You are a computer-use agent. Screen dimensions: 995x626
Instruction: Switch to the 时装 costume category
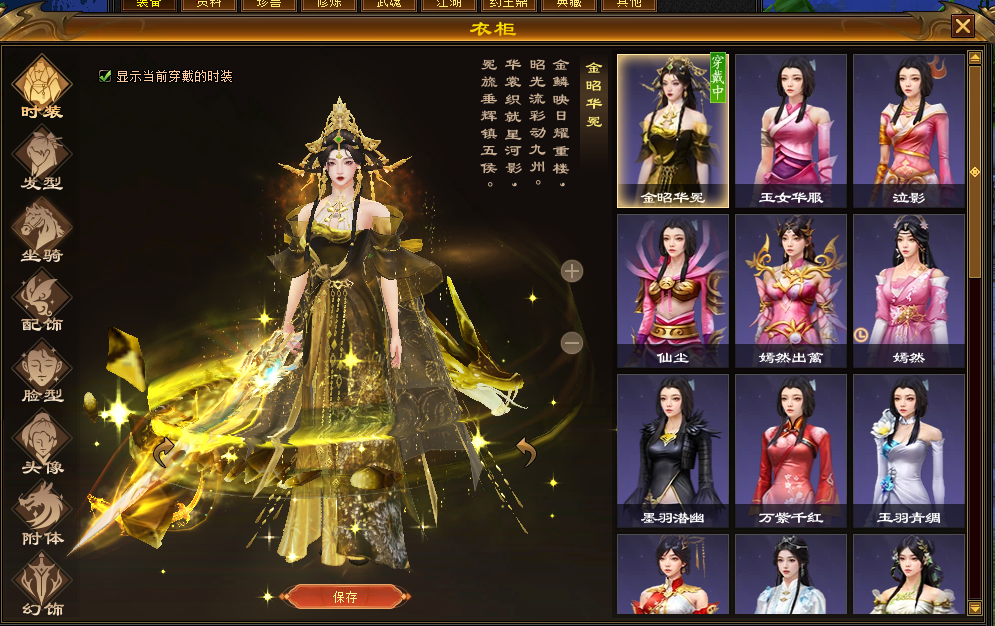tap(41, 88)
